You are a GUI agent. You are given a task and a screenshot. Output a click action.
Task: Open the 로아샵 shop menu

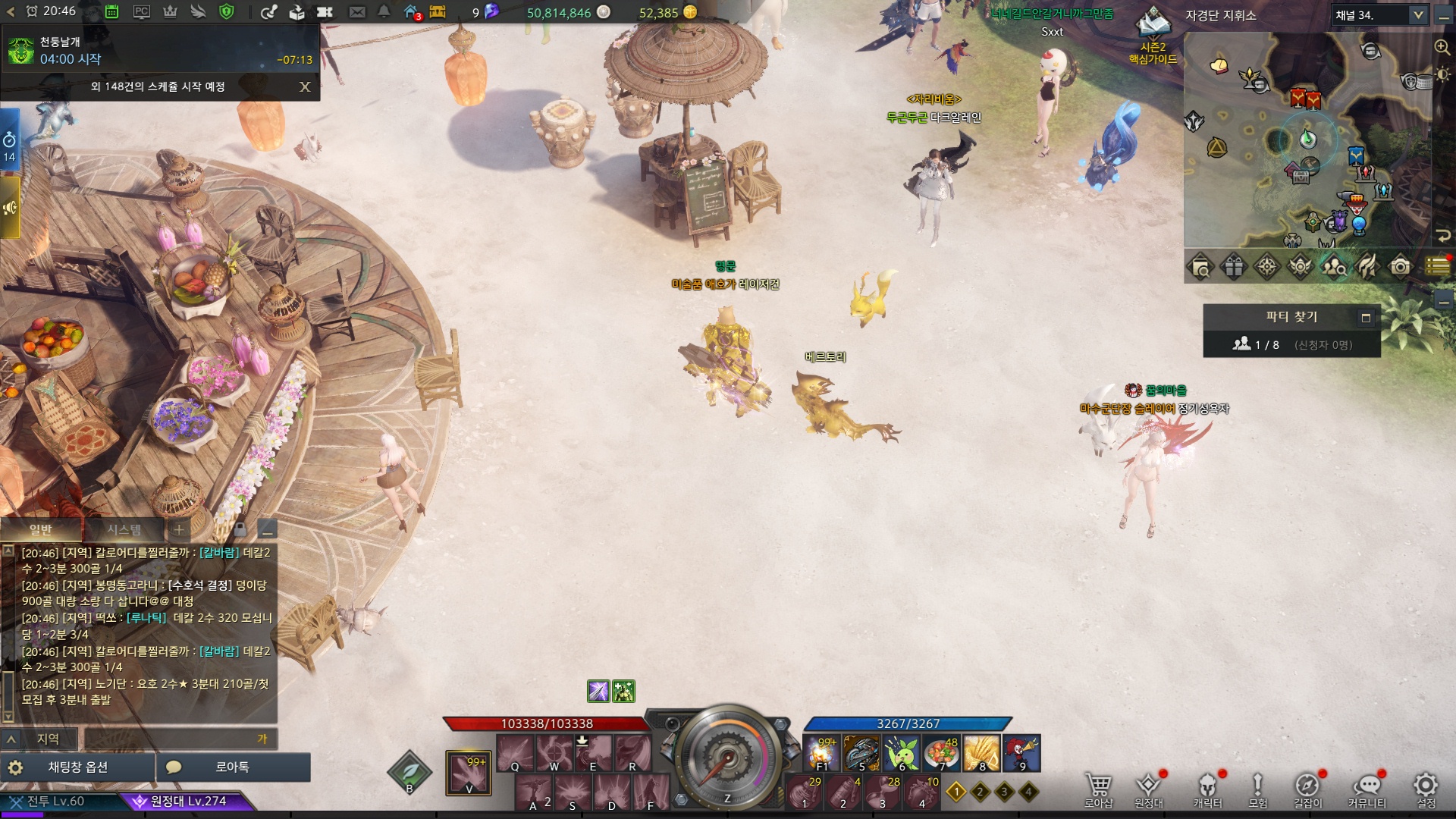[1098, 790]
